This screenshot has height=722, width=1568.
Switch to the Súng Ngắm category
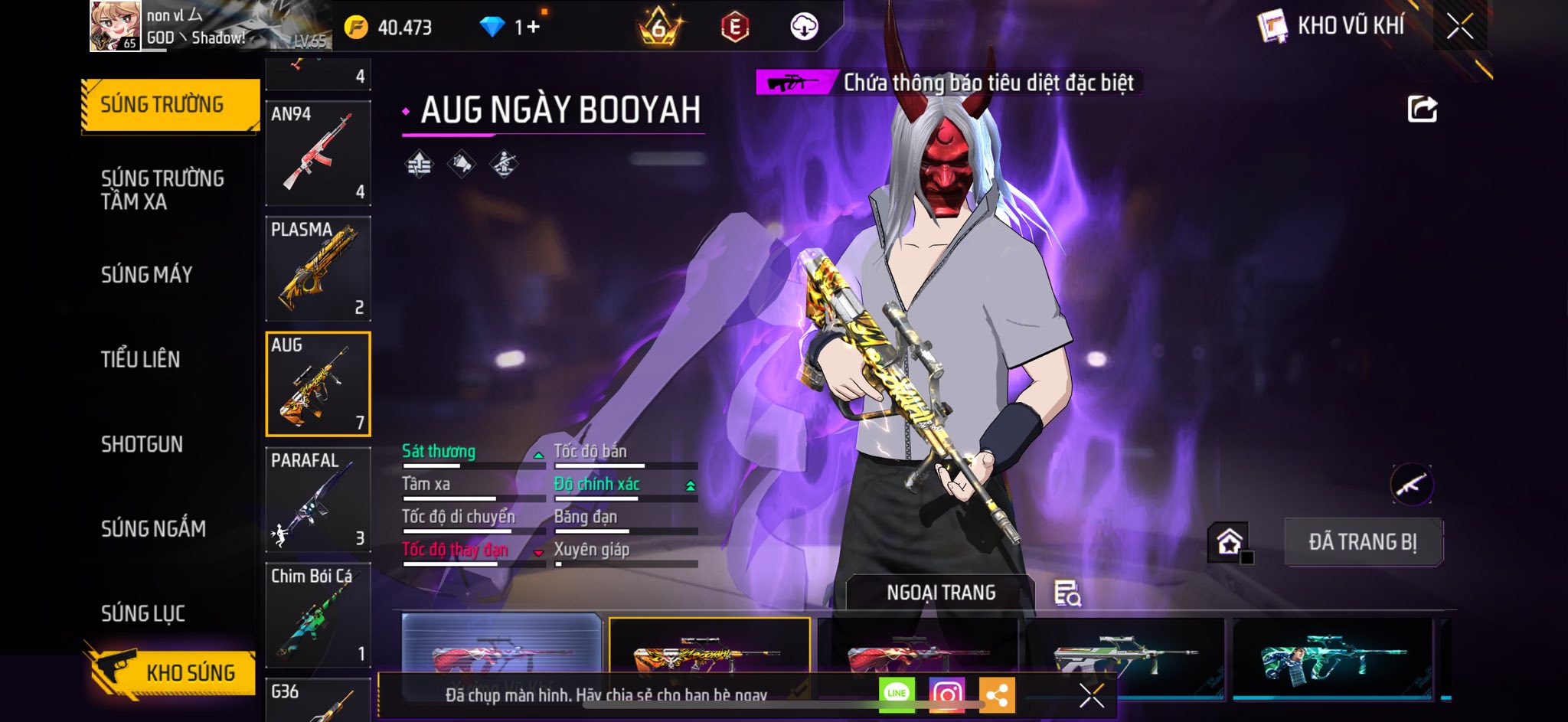(153, 528)
